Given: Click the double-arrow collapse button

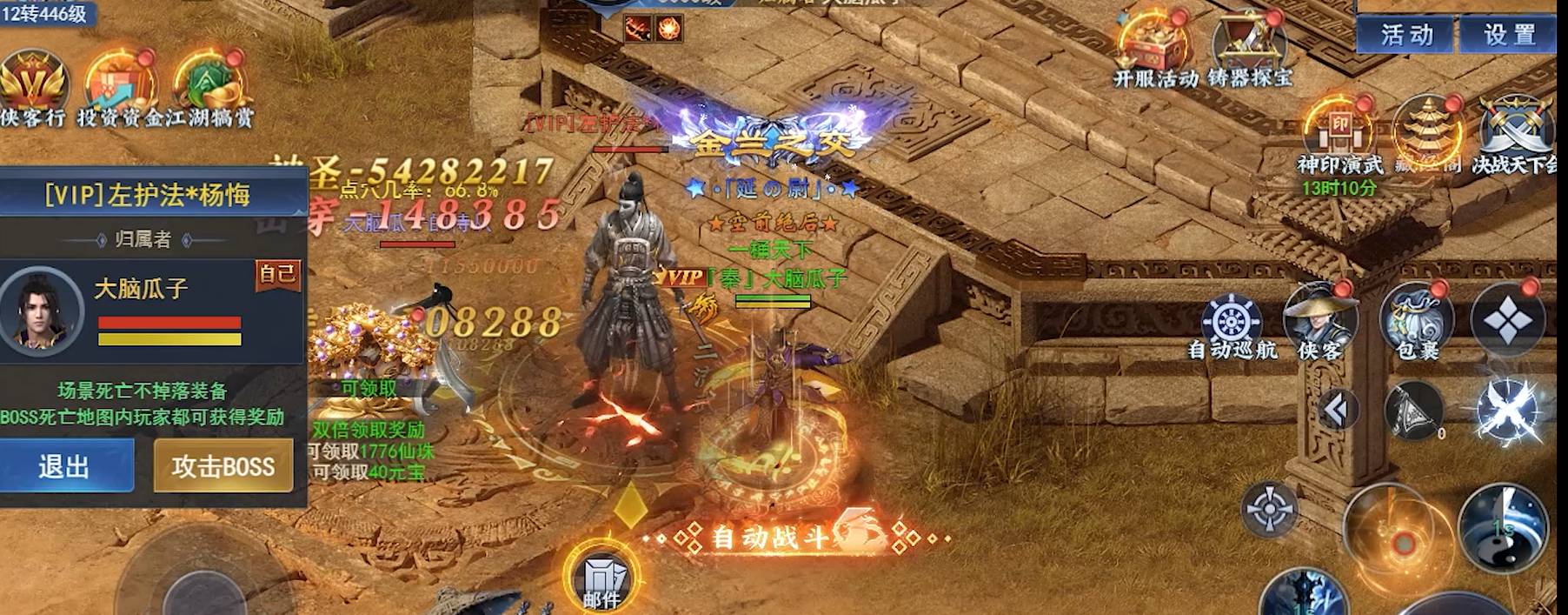Looking at the screenshot, I should coord(1338,410).
